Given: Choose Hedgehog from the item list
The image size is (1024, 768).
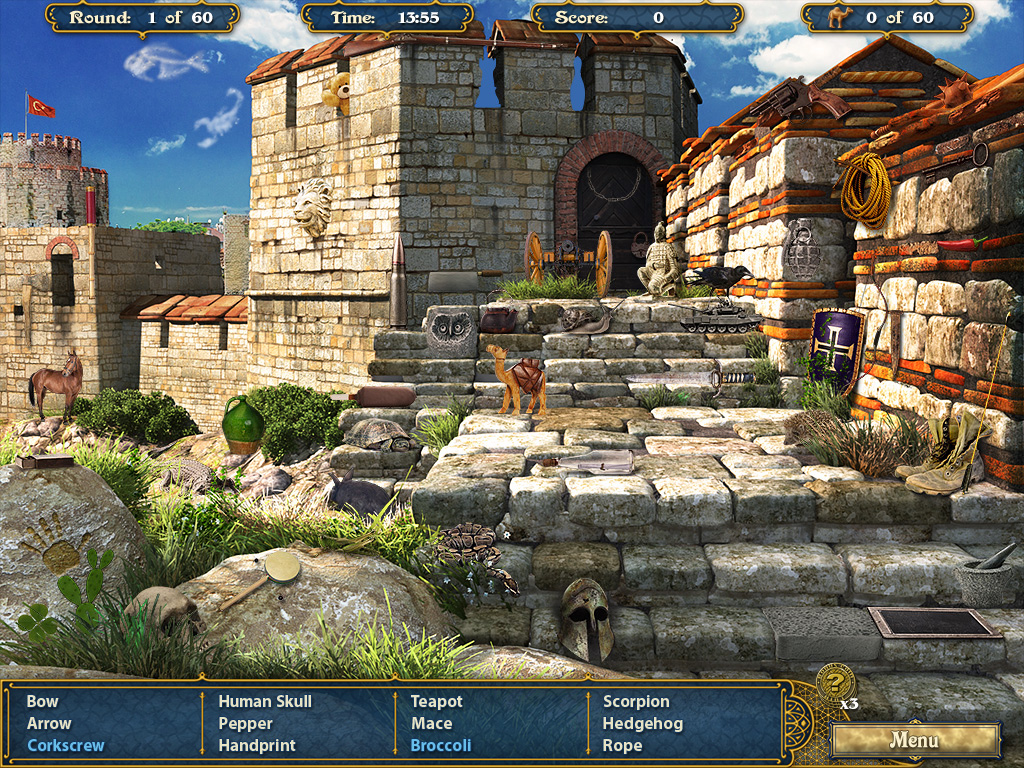Looking at the screenshot, I should (643, 724).
